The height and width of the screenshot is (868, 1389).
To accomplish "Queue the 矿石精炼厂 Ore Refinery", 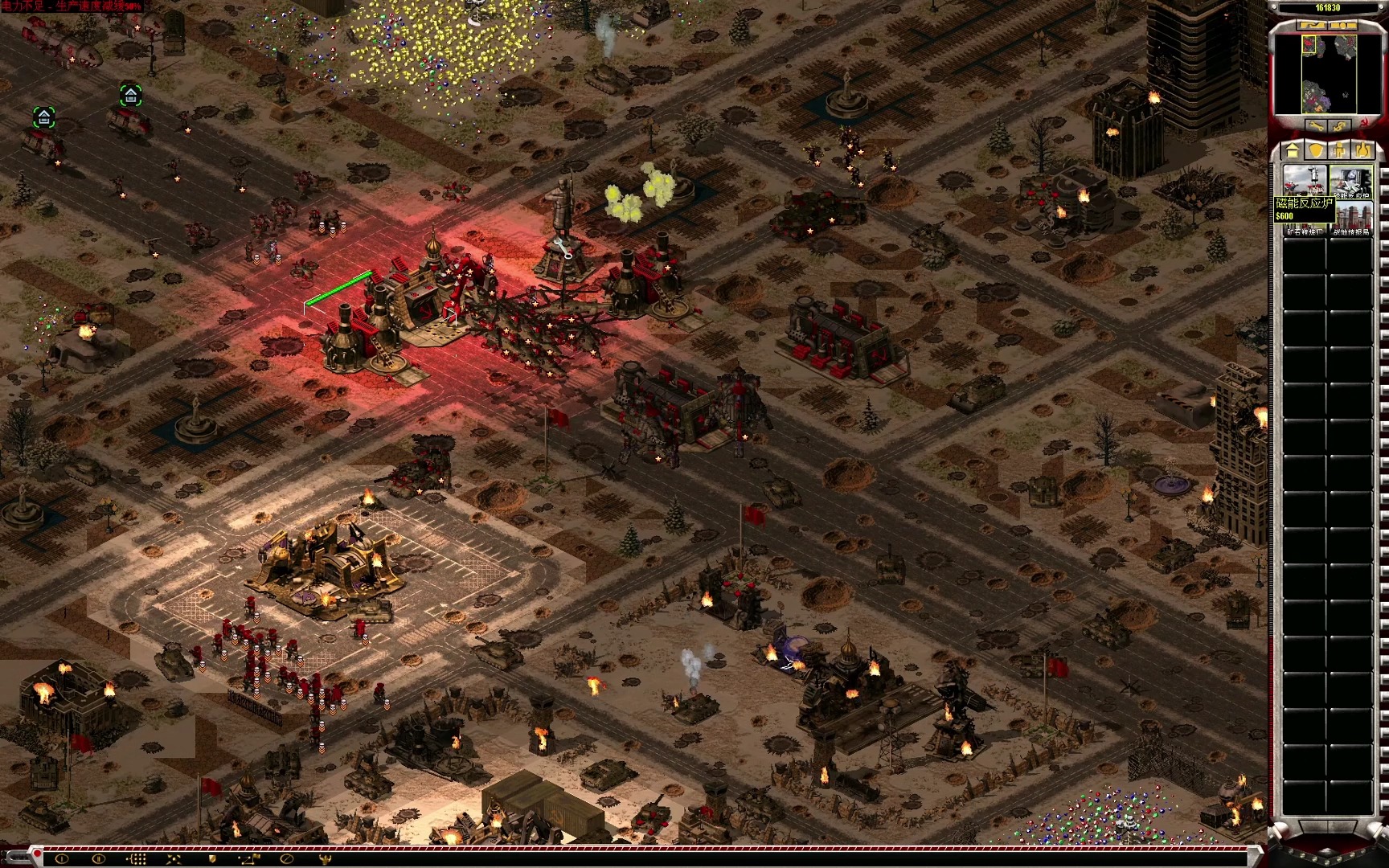I will pos(1304,219).
